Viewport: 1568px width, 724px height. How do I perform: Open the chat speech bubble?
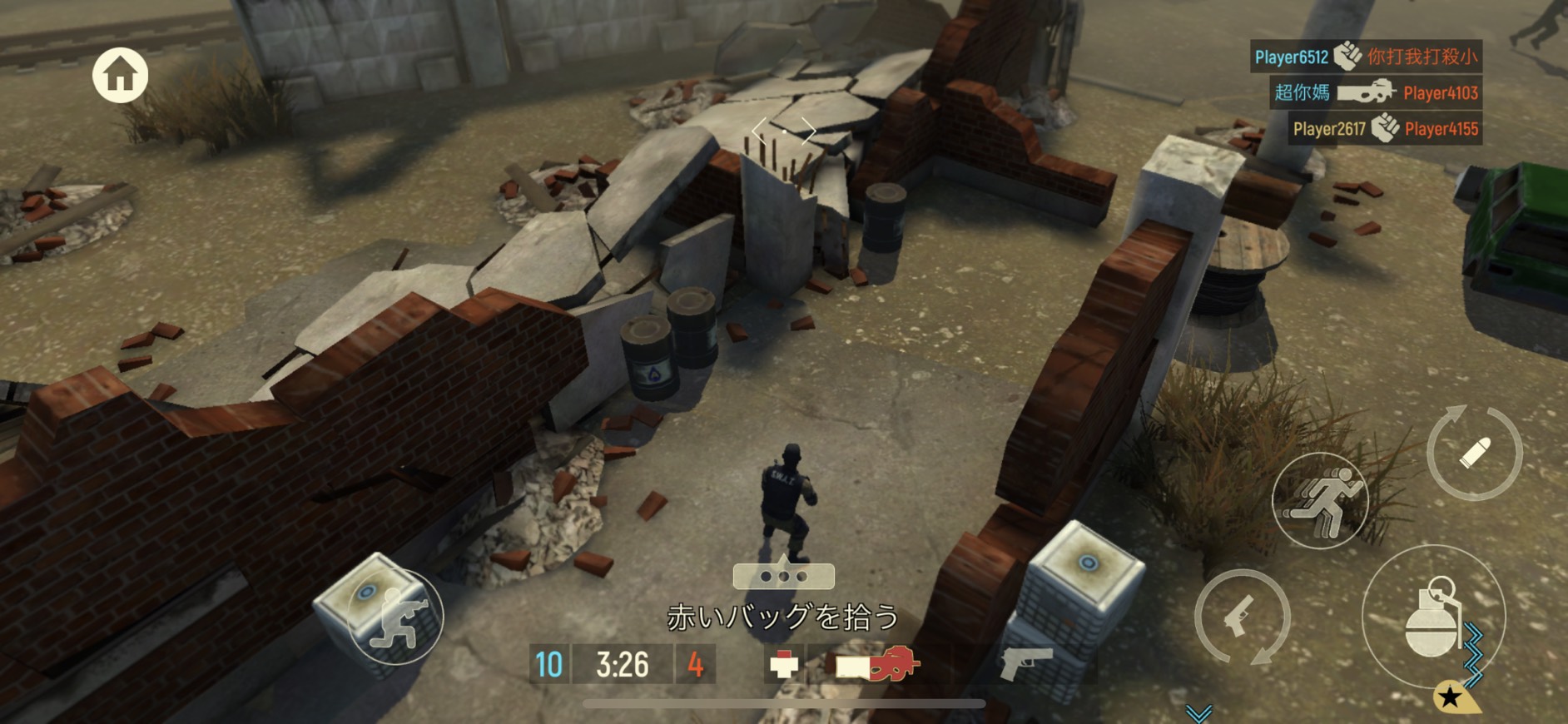pyautogui.click(x=783, y=576)
